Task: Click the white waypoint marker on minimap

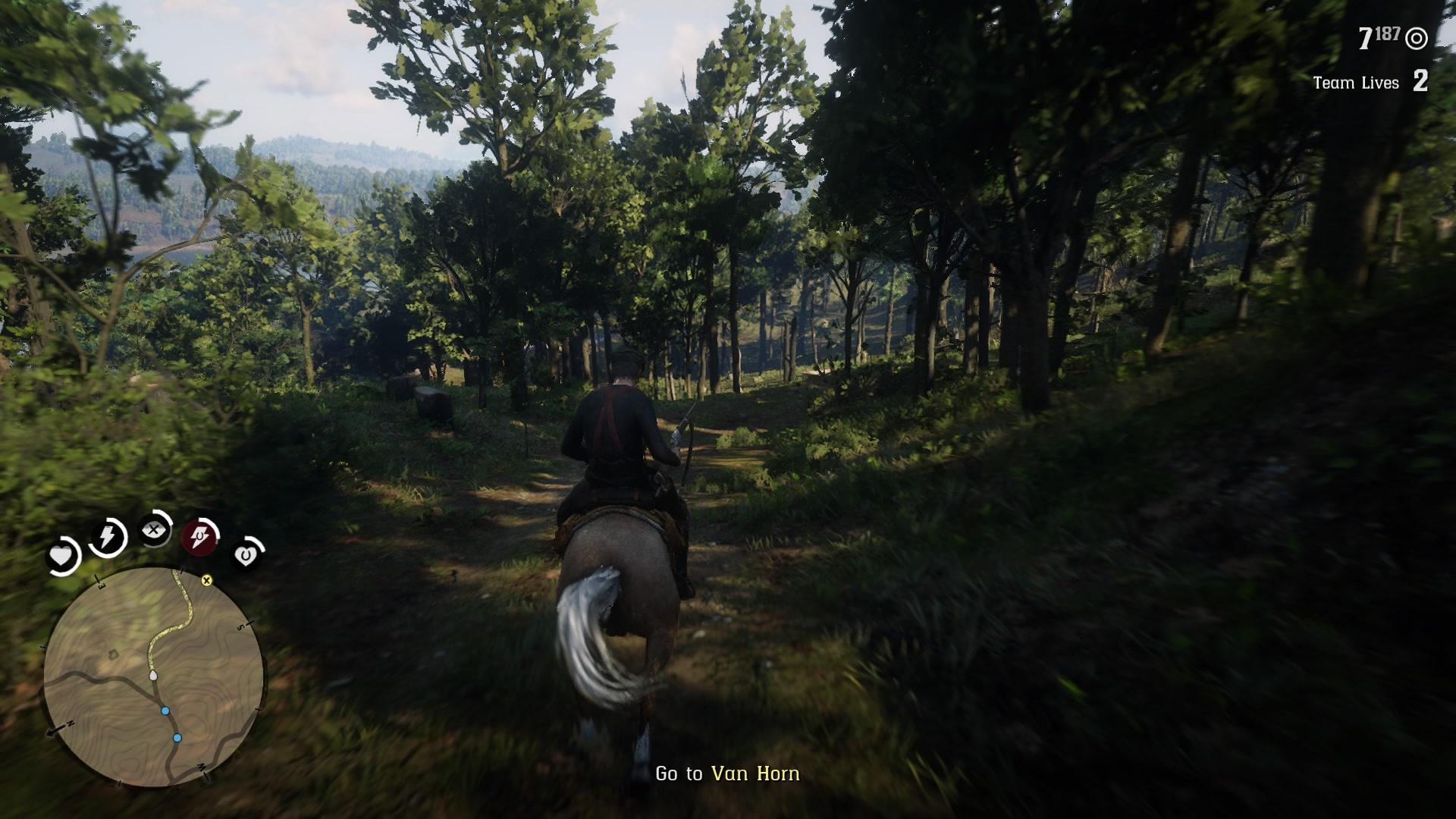Action: 153,676
